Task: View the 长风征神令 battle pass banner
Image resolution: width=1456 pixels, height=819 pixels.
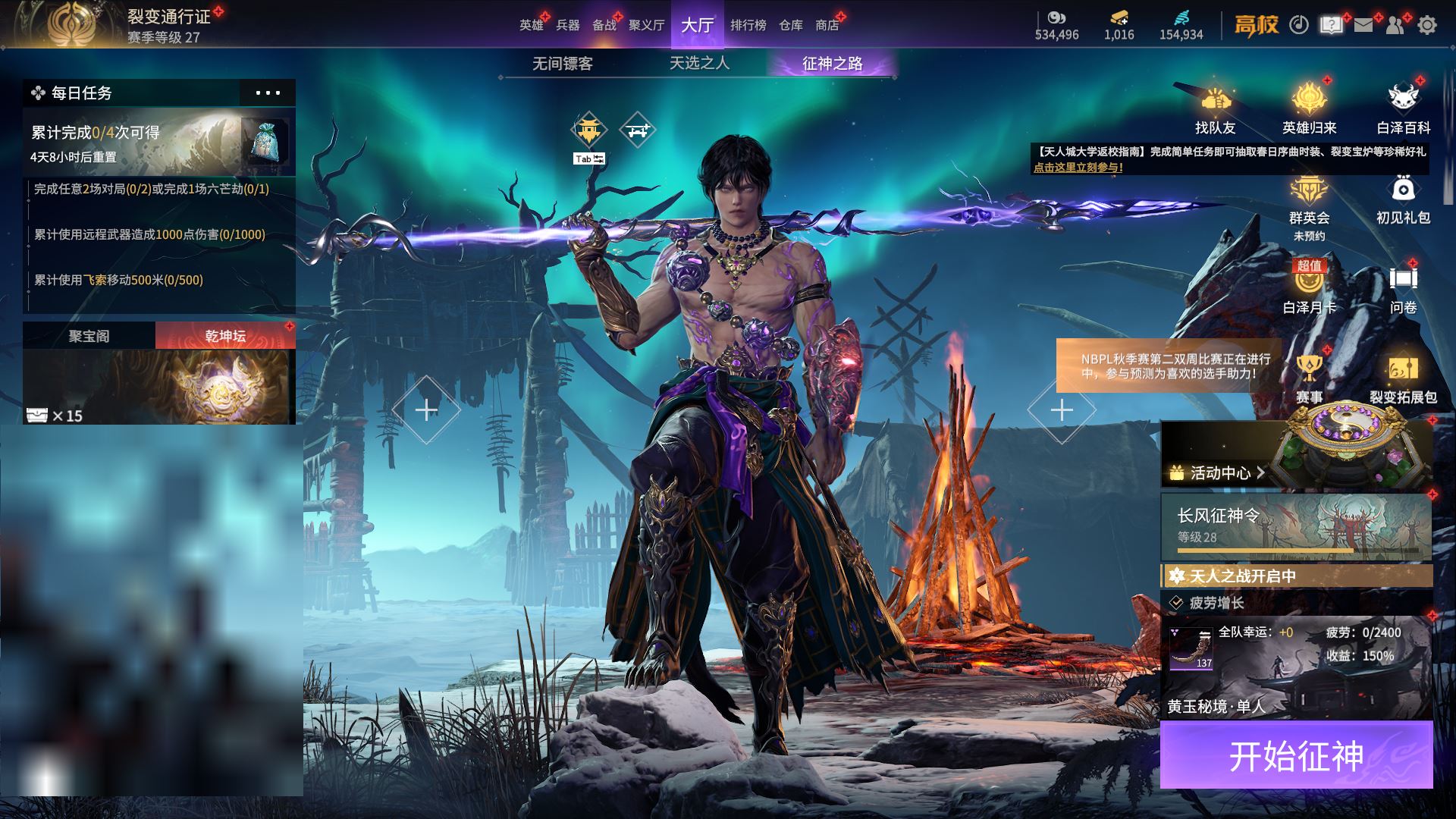Action: pyautogui.click(x=1296, y=526)
